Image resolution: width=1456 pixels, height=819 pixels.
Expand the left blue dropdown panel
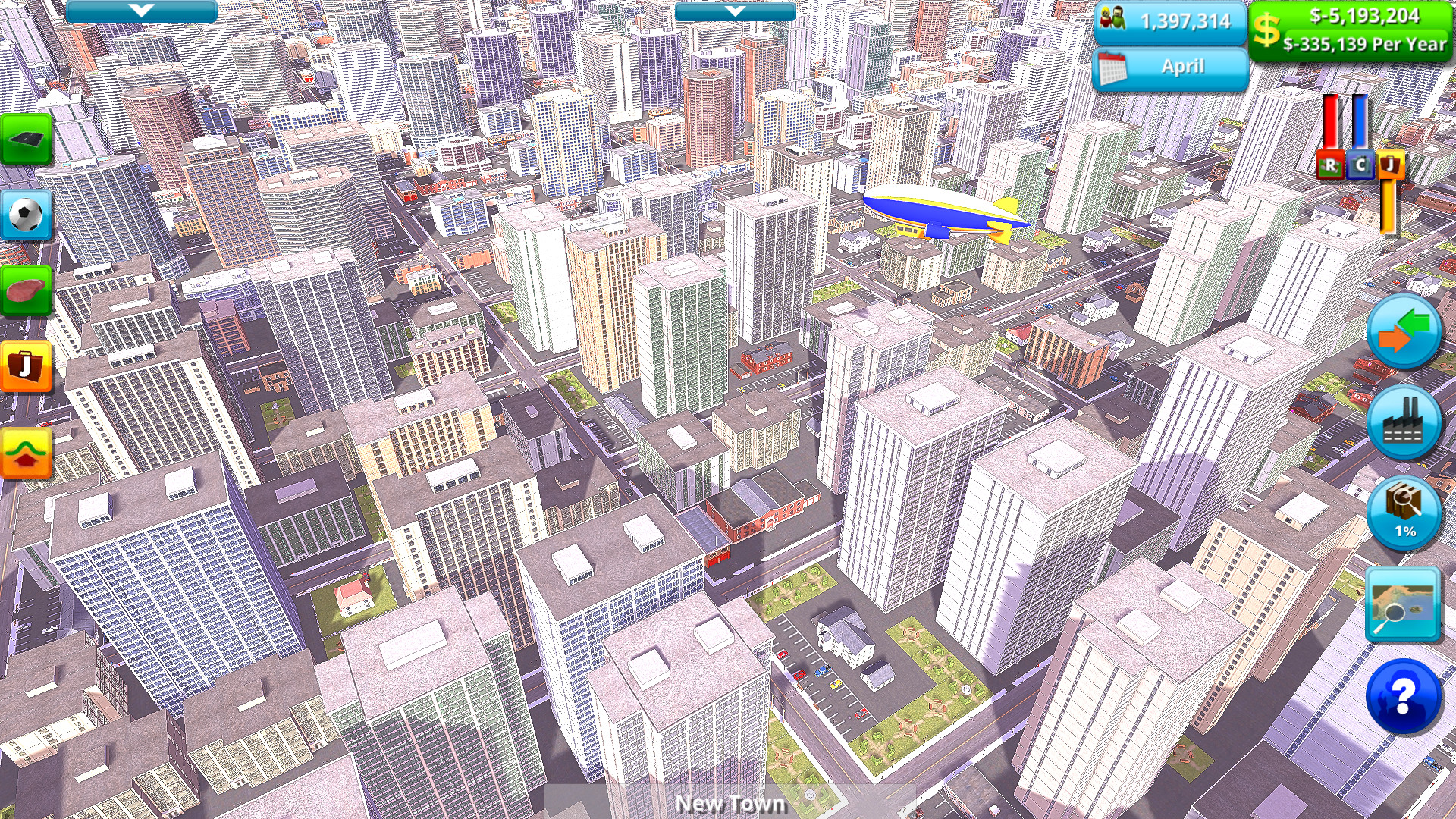(x=140, y=11)
